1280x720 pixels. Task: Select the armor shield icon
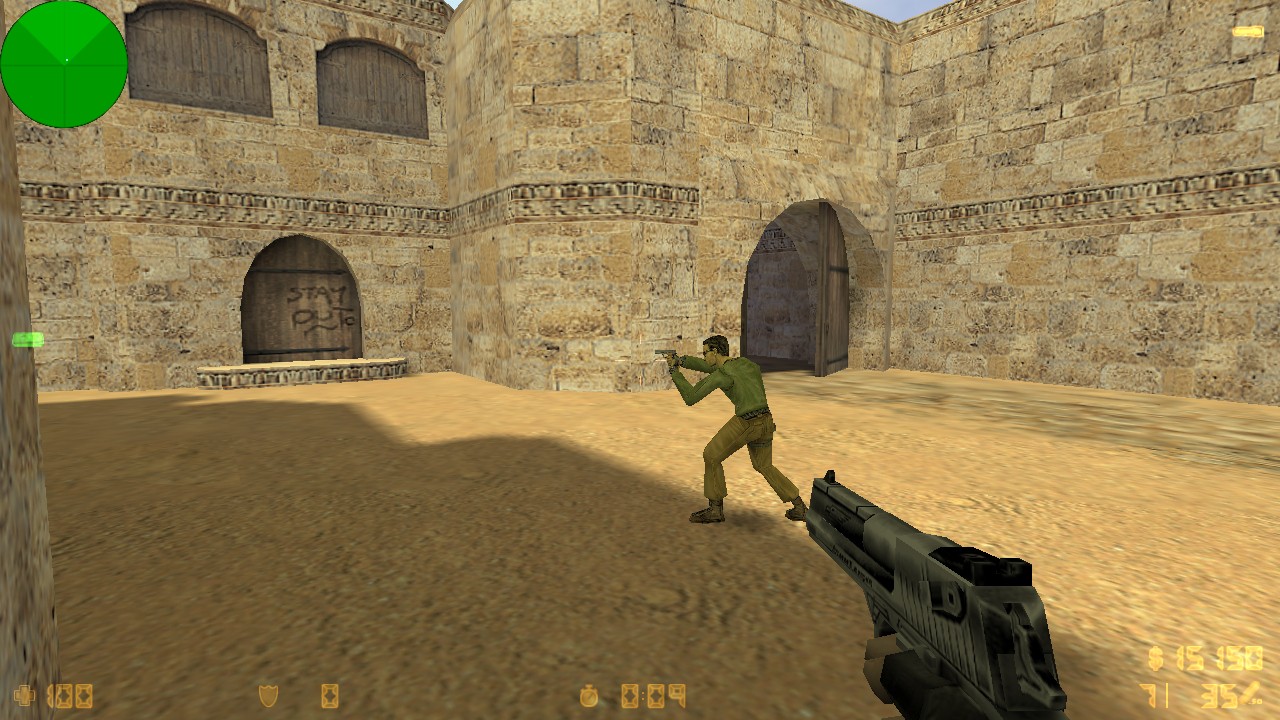pyautogui.click(x=268, y=694)
